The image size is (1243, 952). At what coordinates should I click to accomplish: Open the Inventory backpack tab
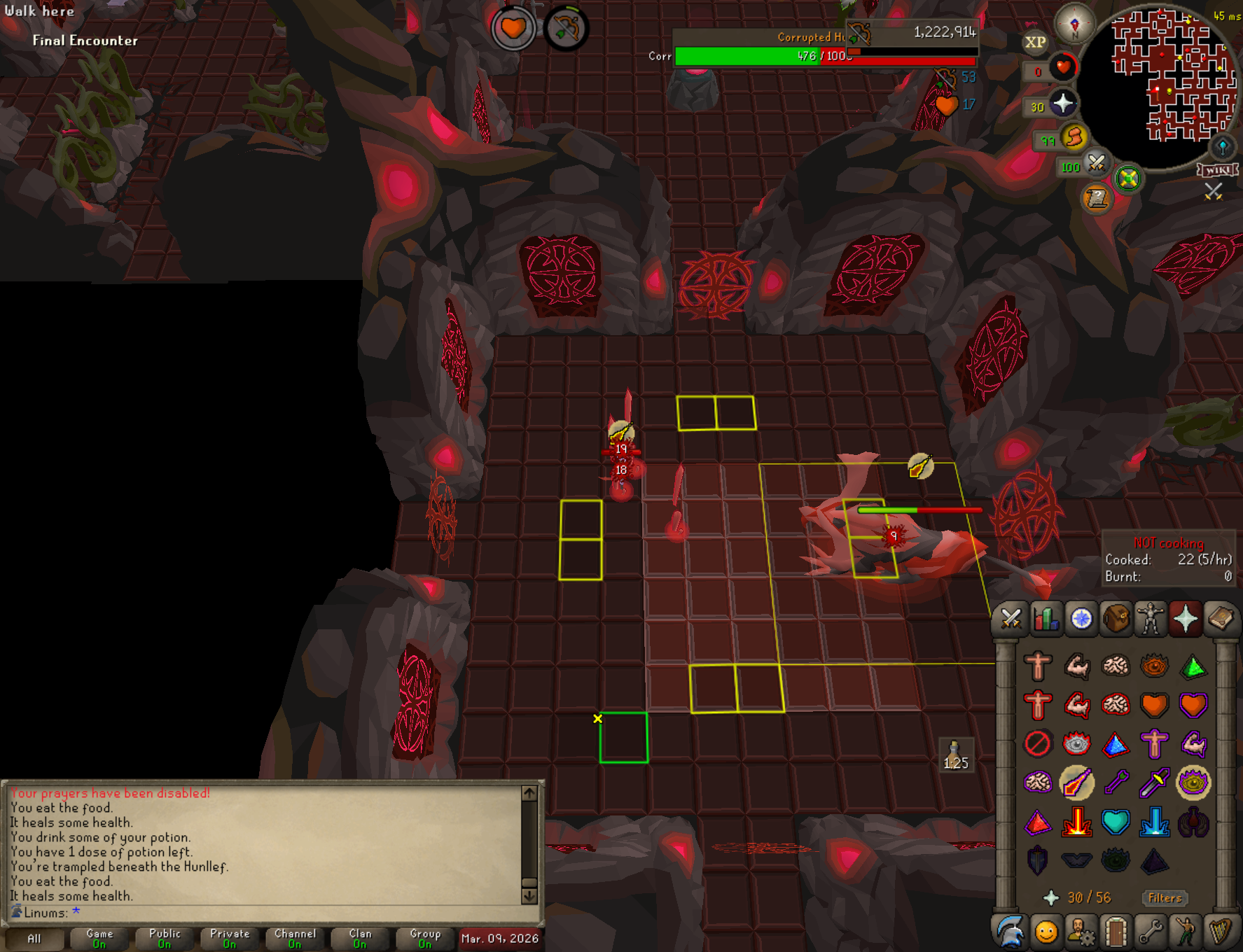coord(1116,619)
